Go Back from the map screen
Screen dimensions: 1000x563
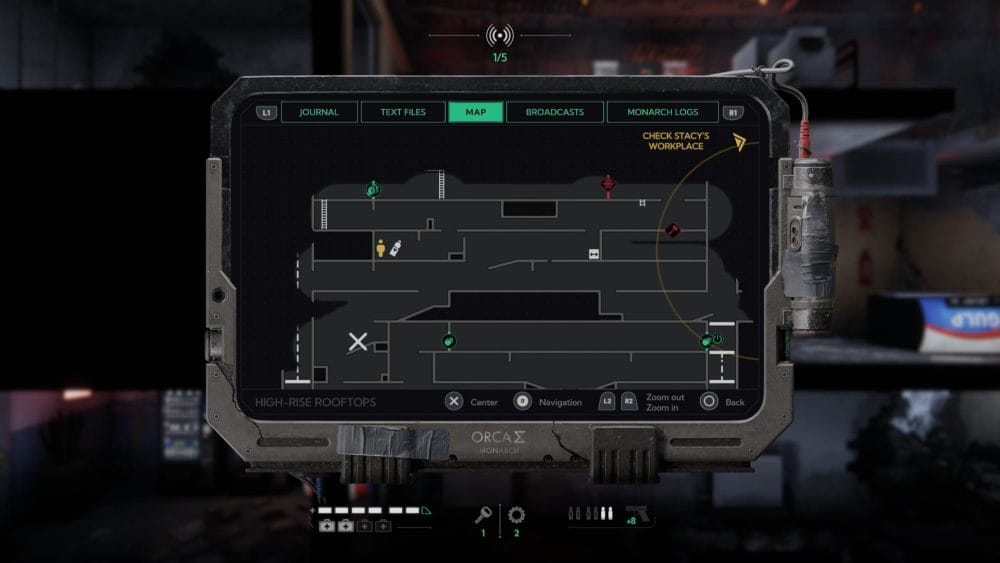(709, 401)
